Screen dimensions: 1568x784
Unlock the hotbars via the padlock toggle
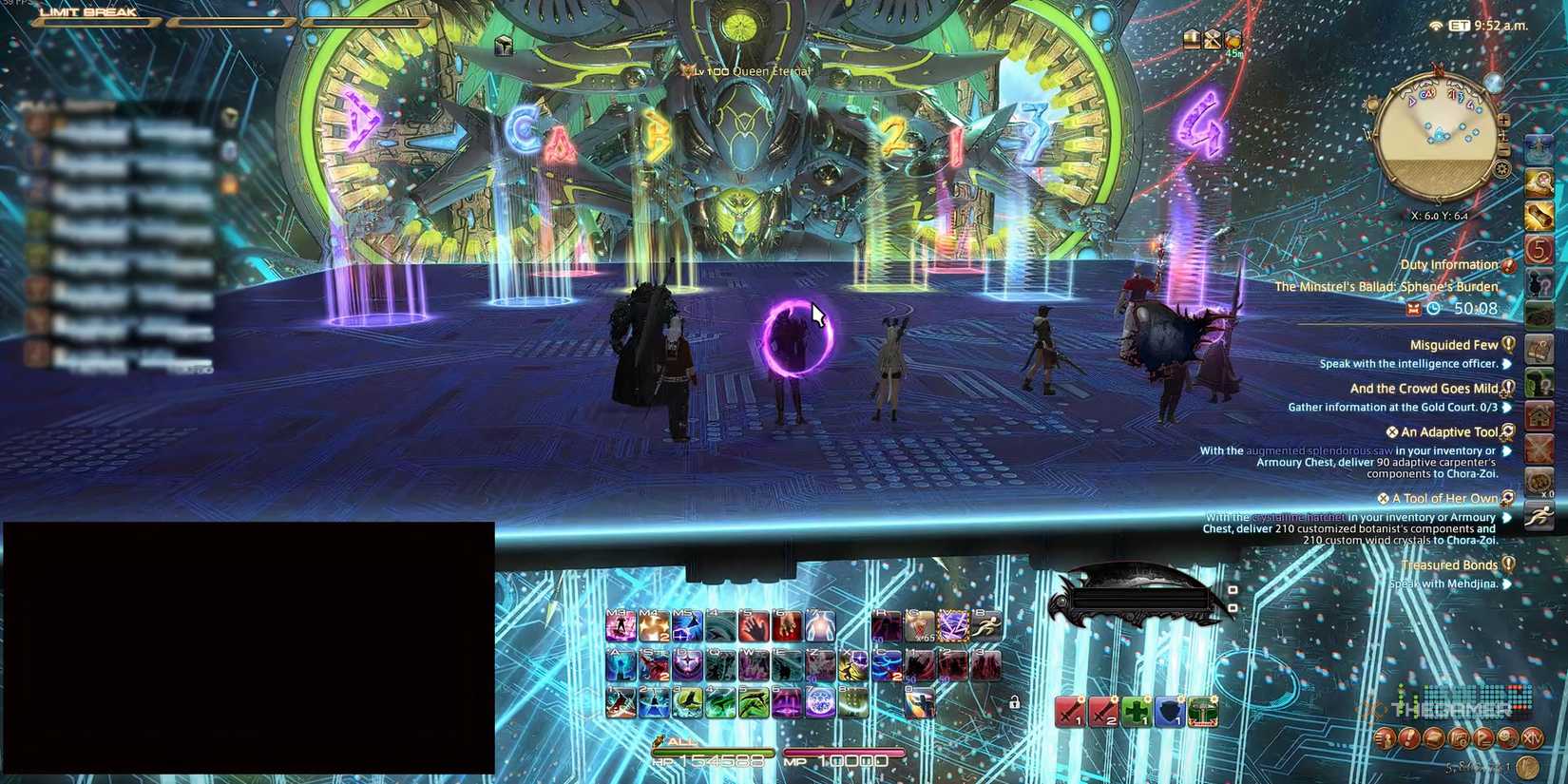pyautogui.click(x=1014, y=704)
